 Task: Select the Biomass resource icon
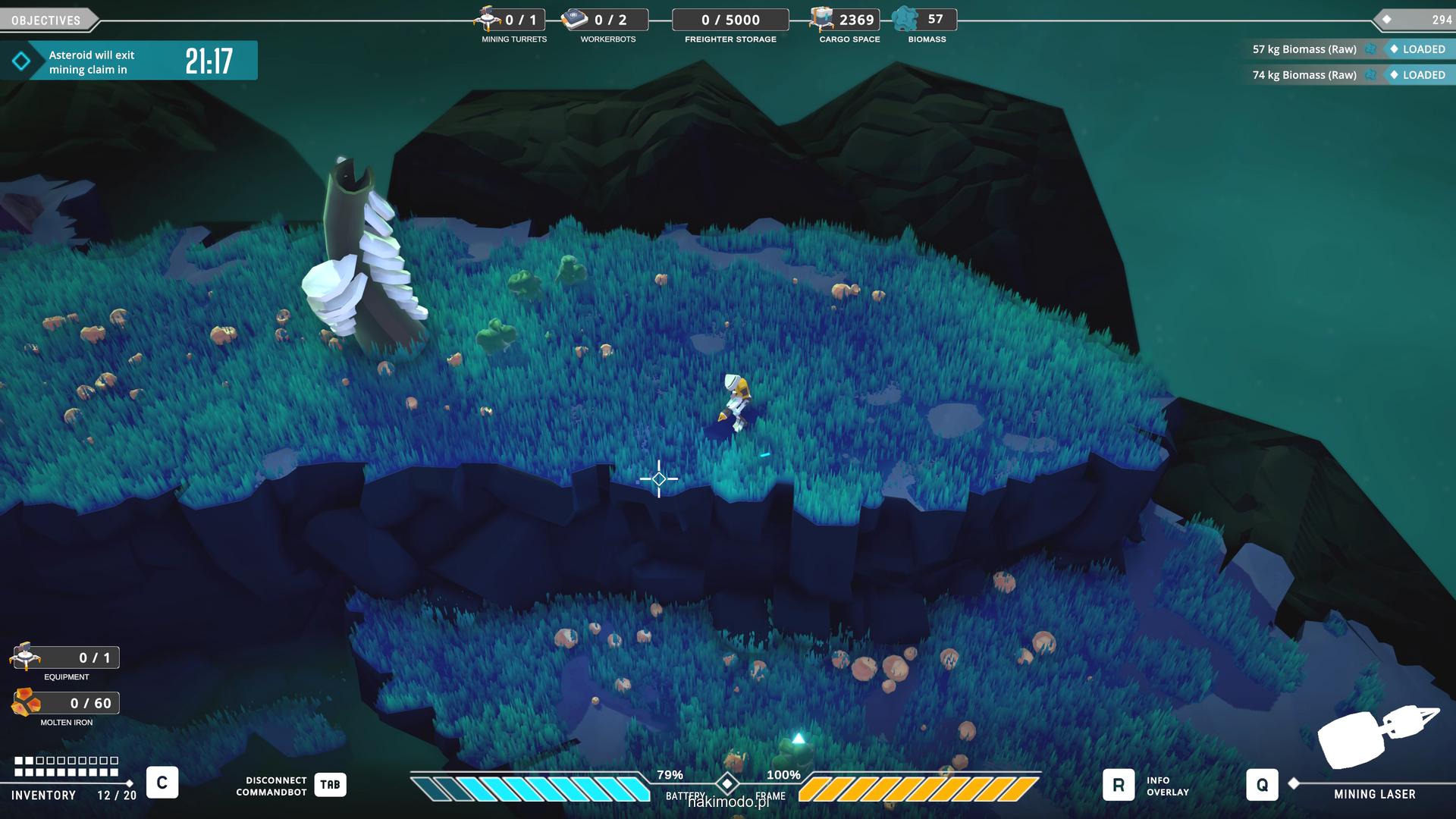(905, 19)
